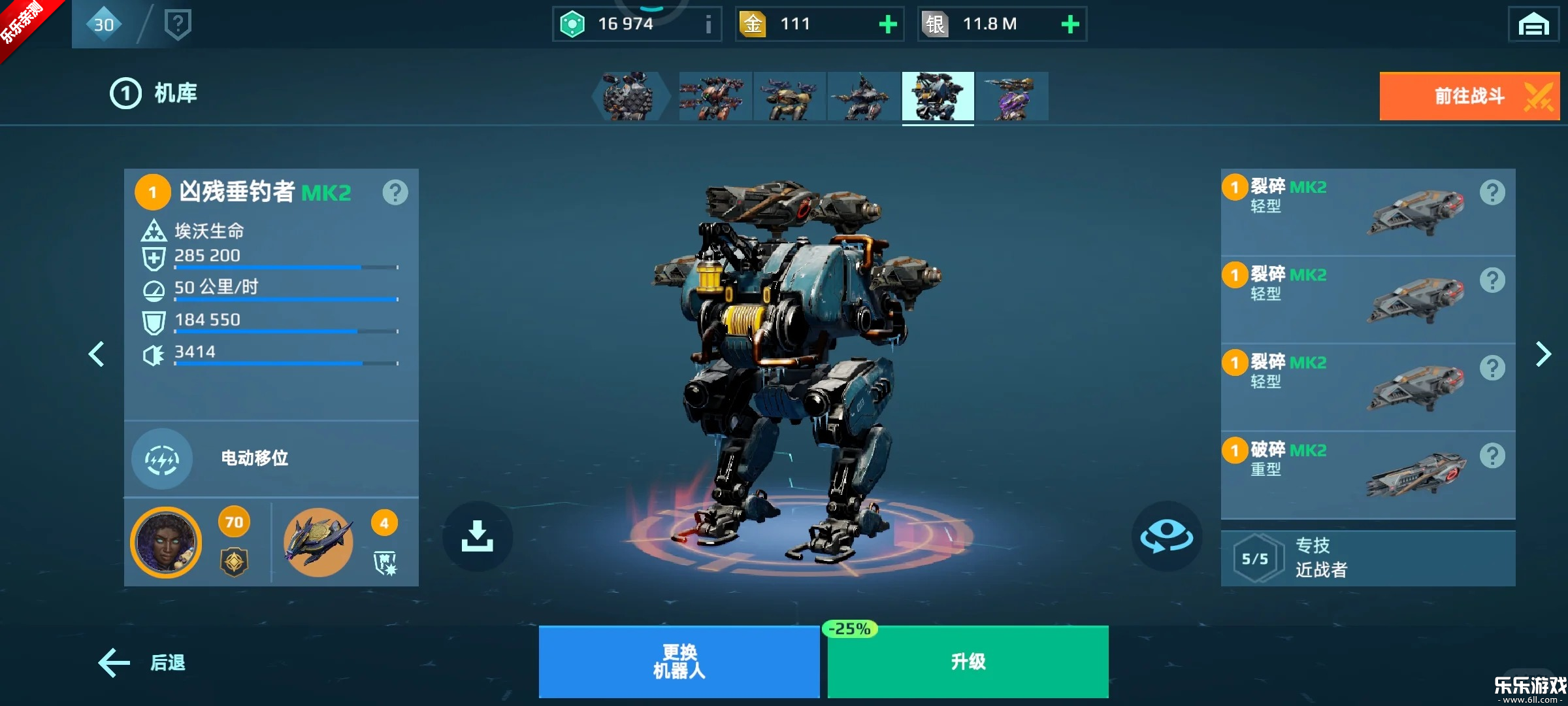
Task: Open the level 70 pilot portrait
Action: tap(166, 543)
